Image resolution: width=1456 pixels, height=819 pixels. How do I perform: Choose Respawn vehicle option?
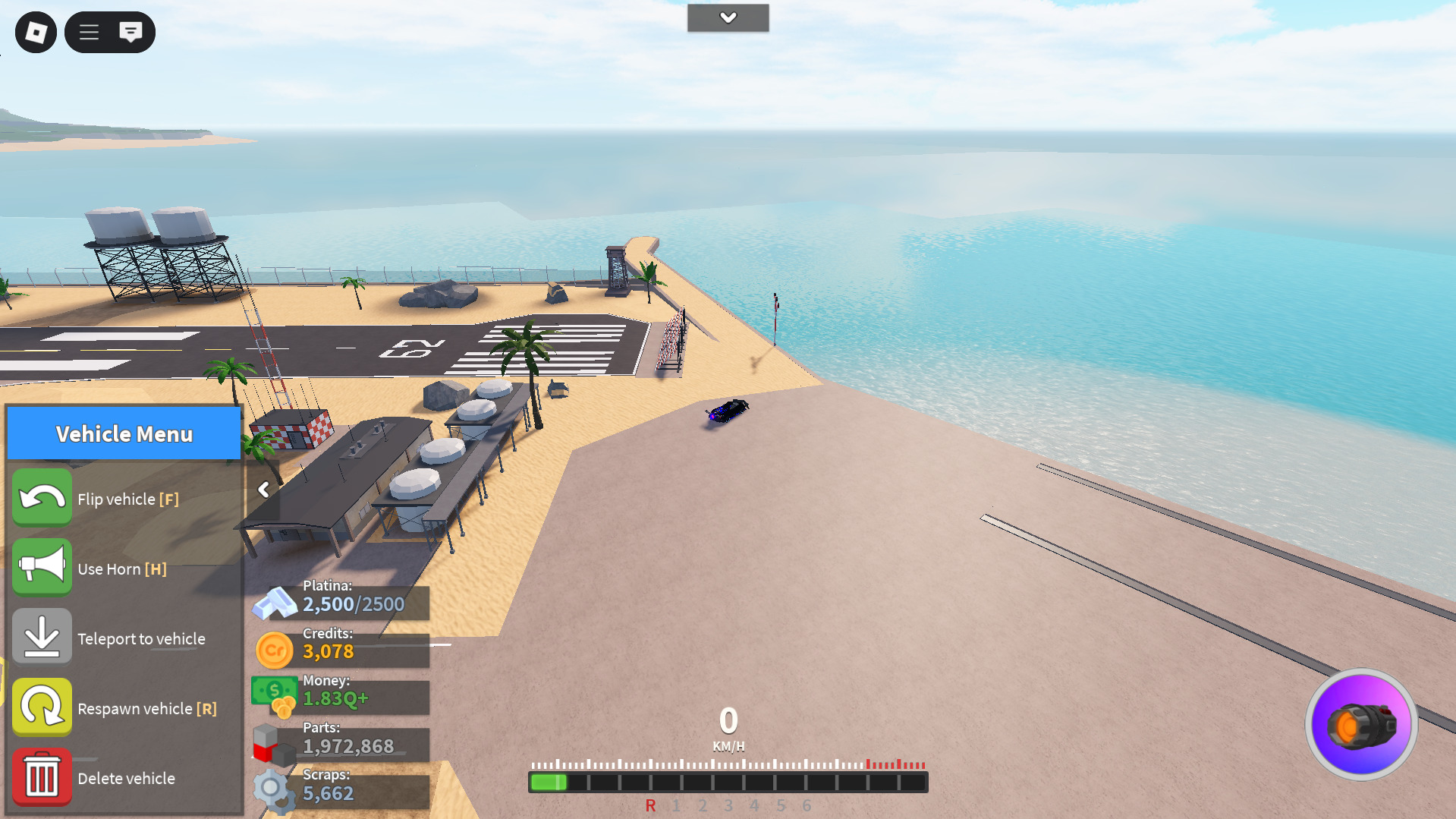pyautogui.click(x=42, y=707)
